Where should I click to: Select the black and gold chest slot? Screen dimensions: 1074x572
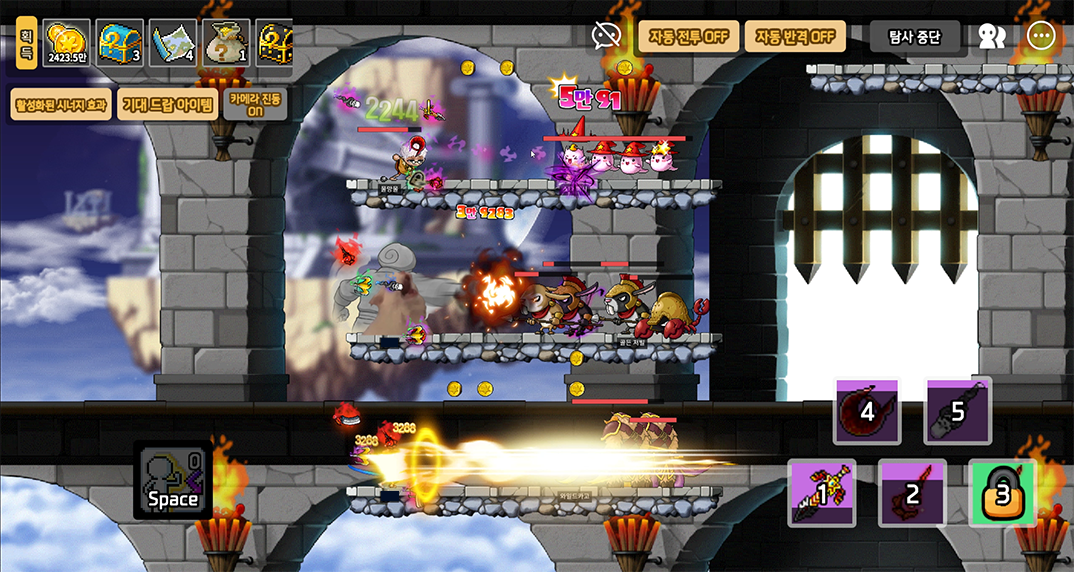click(x=275, y=43)
